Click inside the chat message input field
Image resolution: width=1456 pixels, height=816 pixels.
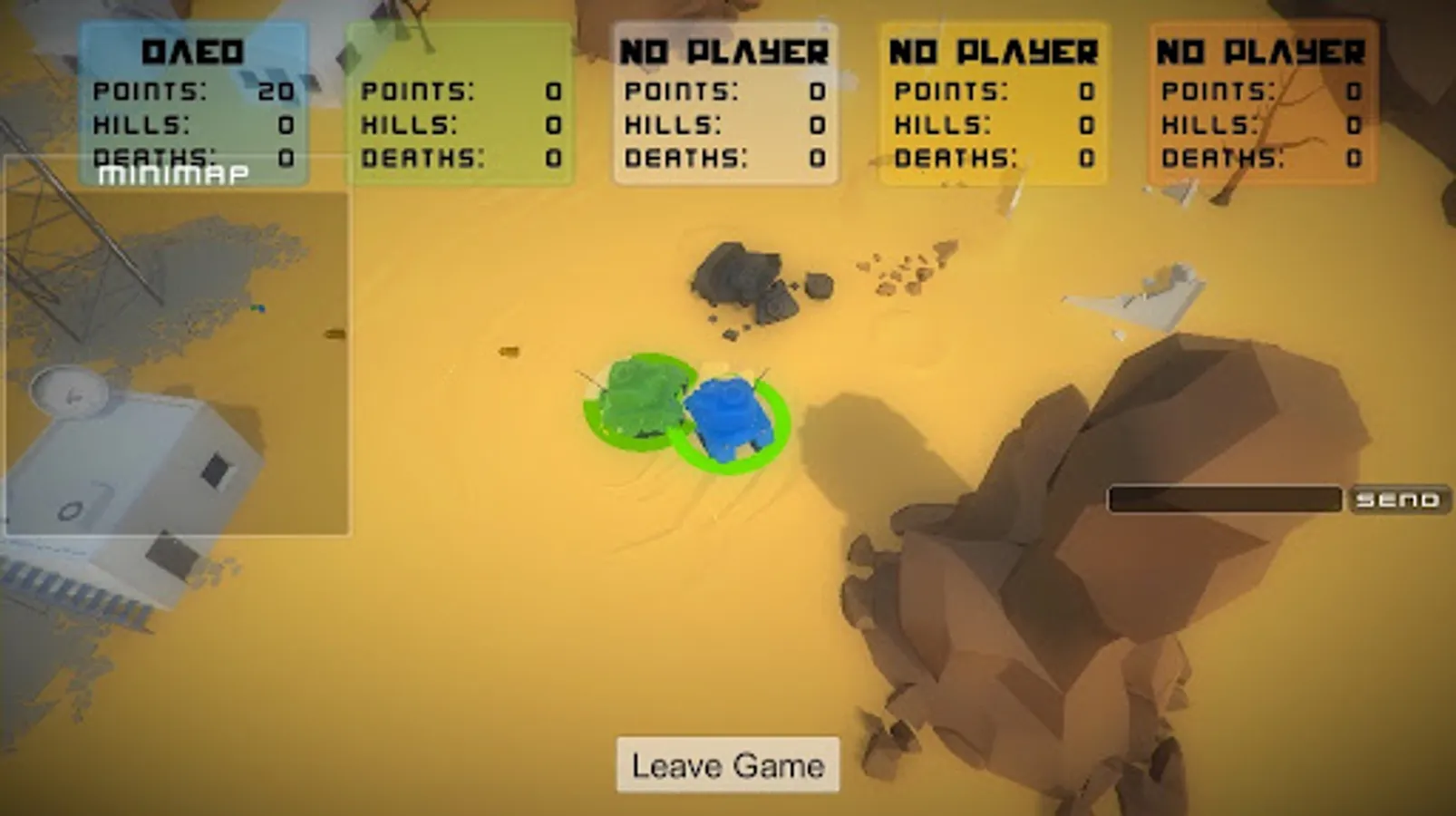click(x=1224, y=499)
